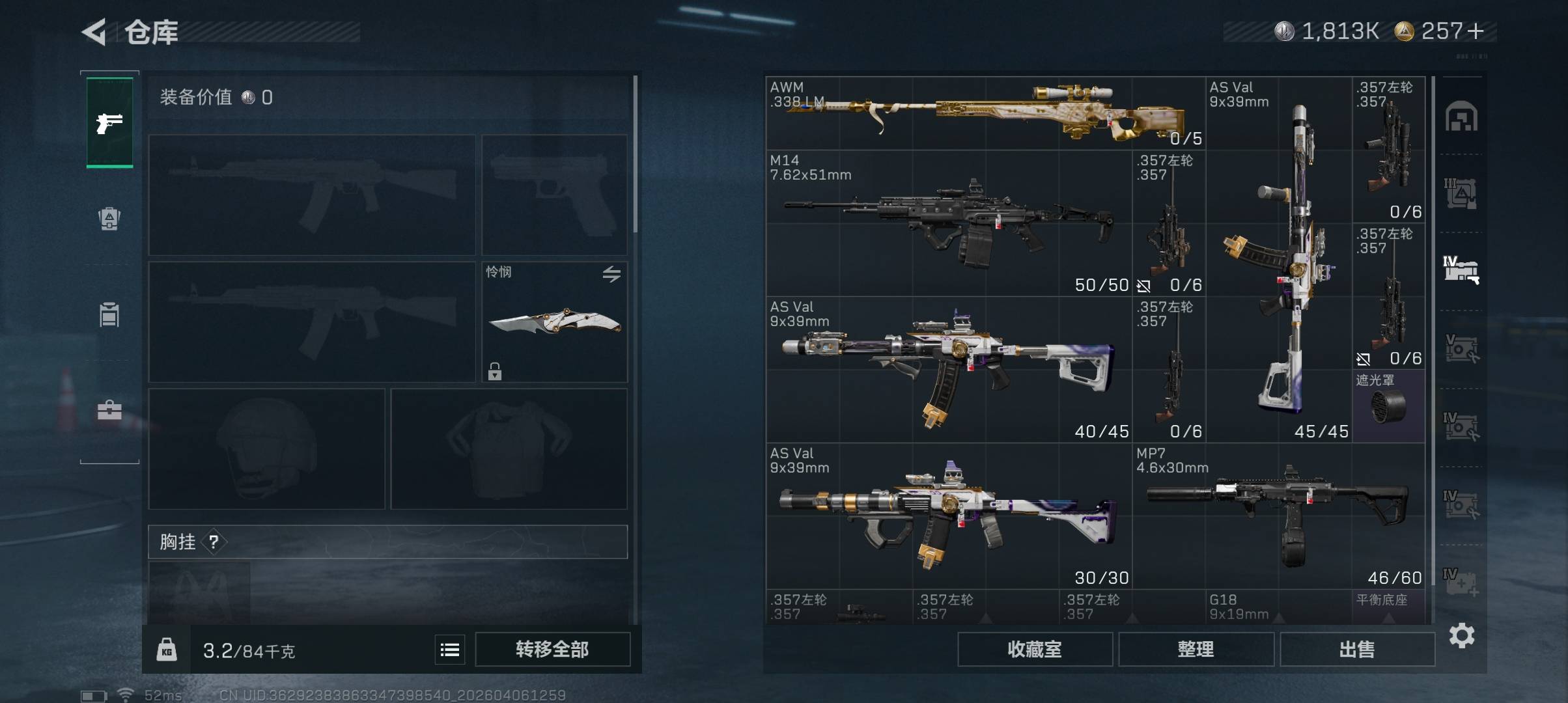The height and width of the screenshot is (703, 1568).
Task: Open the briefcase tab on the left
Action: (109, 410)
